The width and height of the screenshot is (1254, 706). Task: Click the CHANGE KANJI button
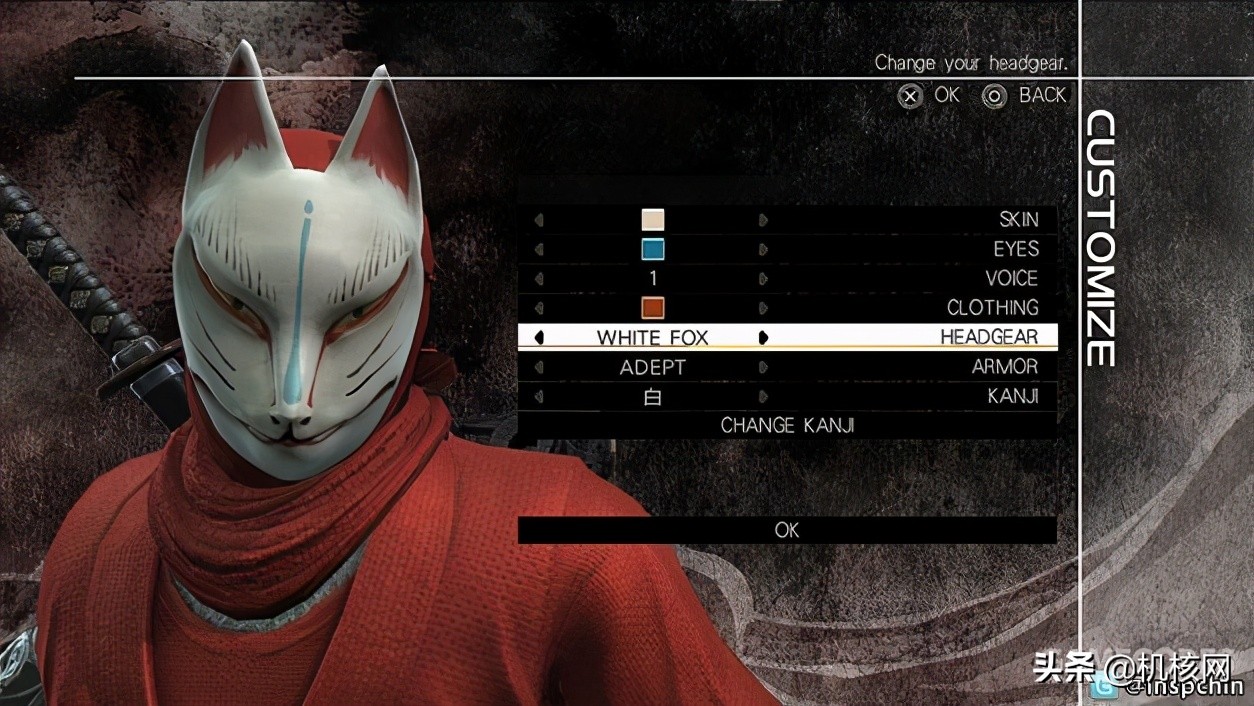(787, 426)
